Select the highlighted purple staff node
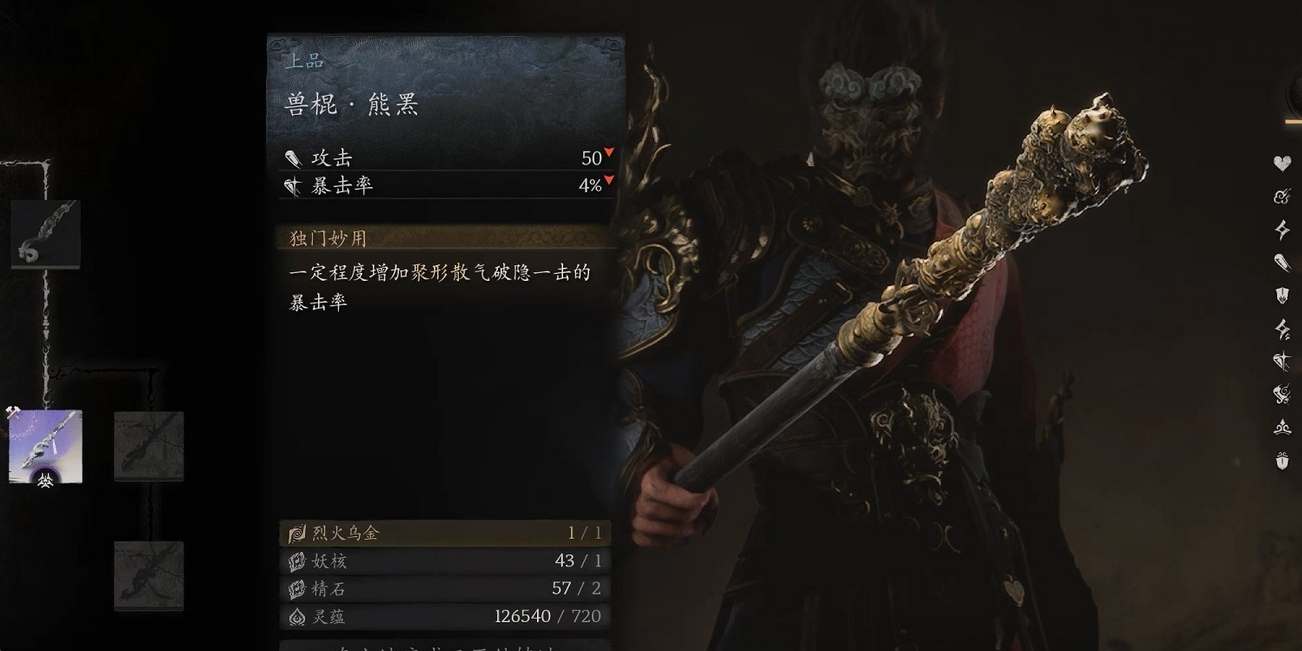Viewport: 1302px width, 651px height. click(45, 446)
